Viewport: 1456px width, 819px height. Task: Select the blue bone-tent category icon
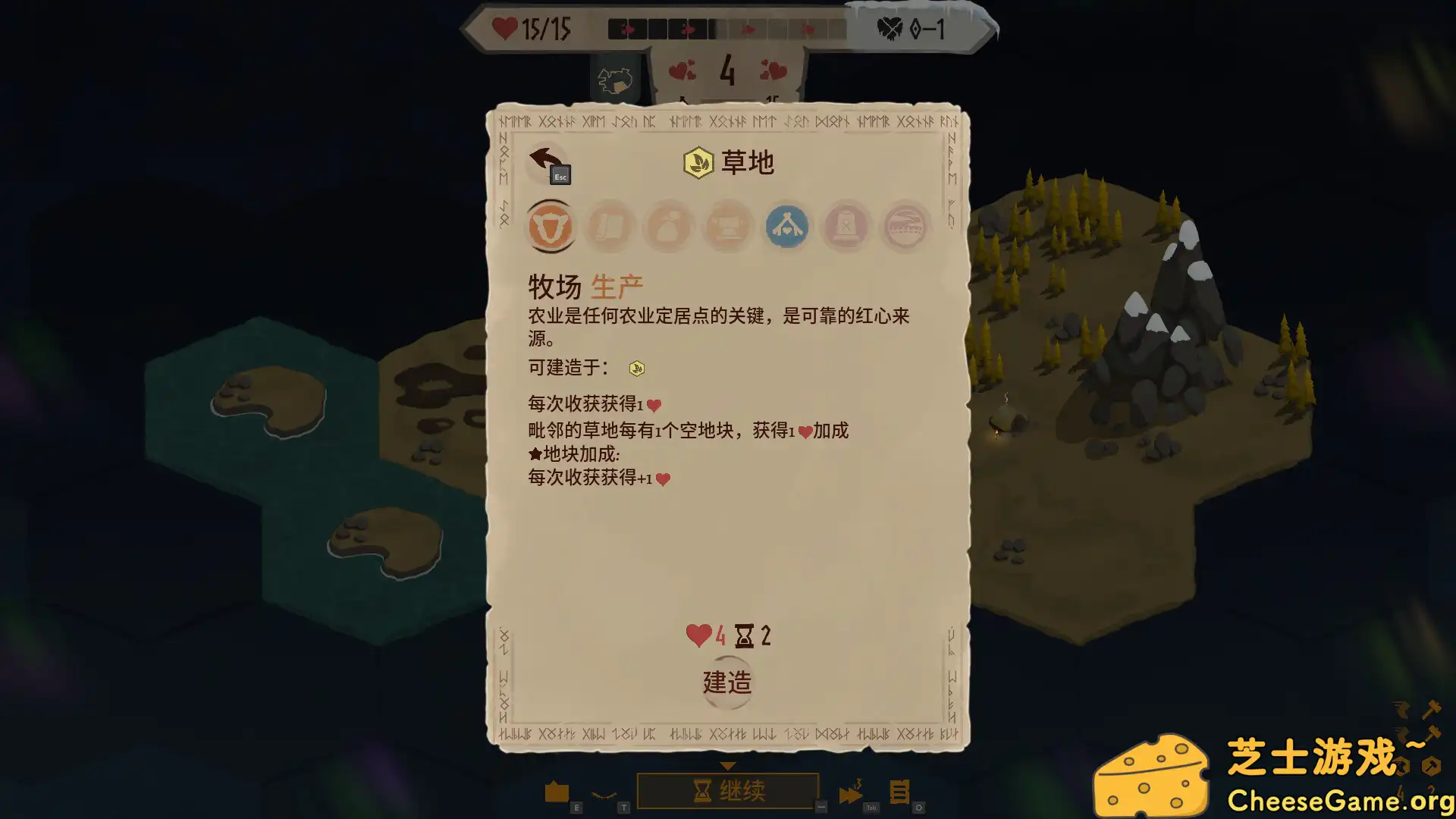point(786,226)
